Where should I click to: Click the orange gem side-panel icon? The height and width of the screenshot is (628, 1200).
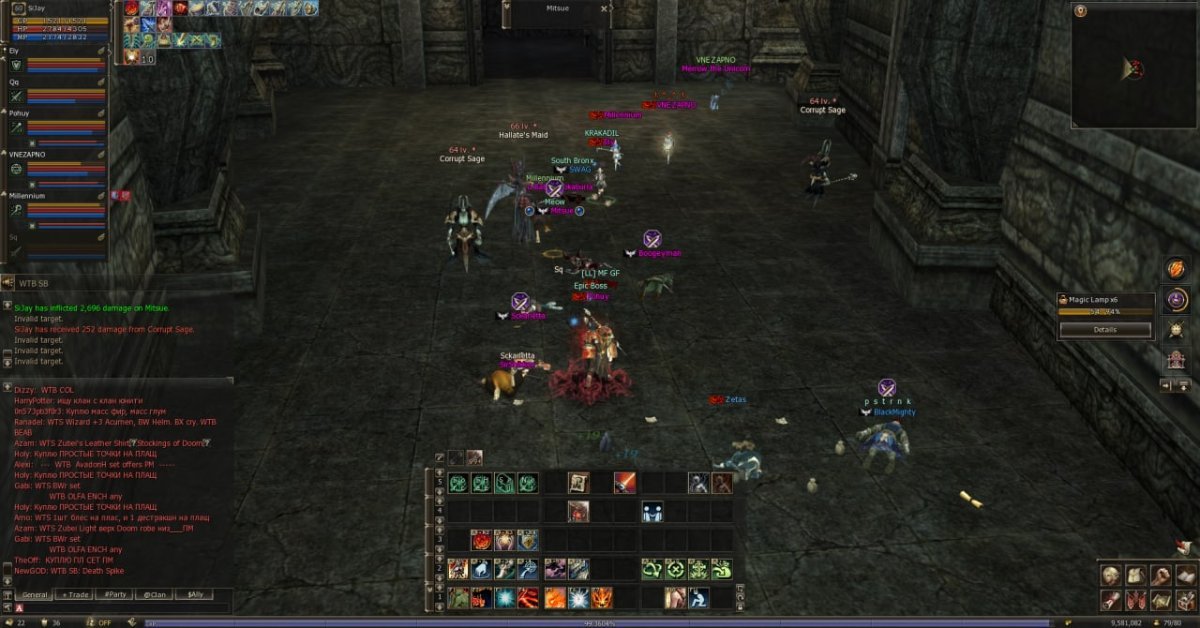[1175, 269]
